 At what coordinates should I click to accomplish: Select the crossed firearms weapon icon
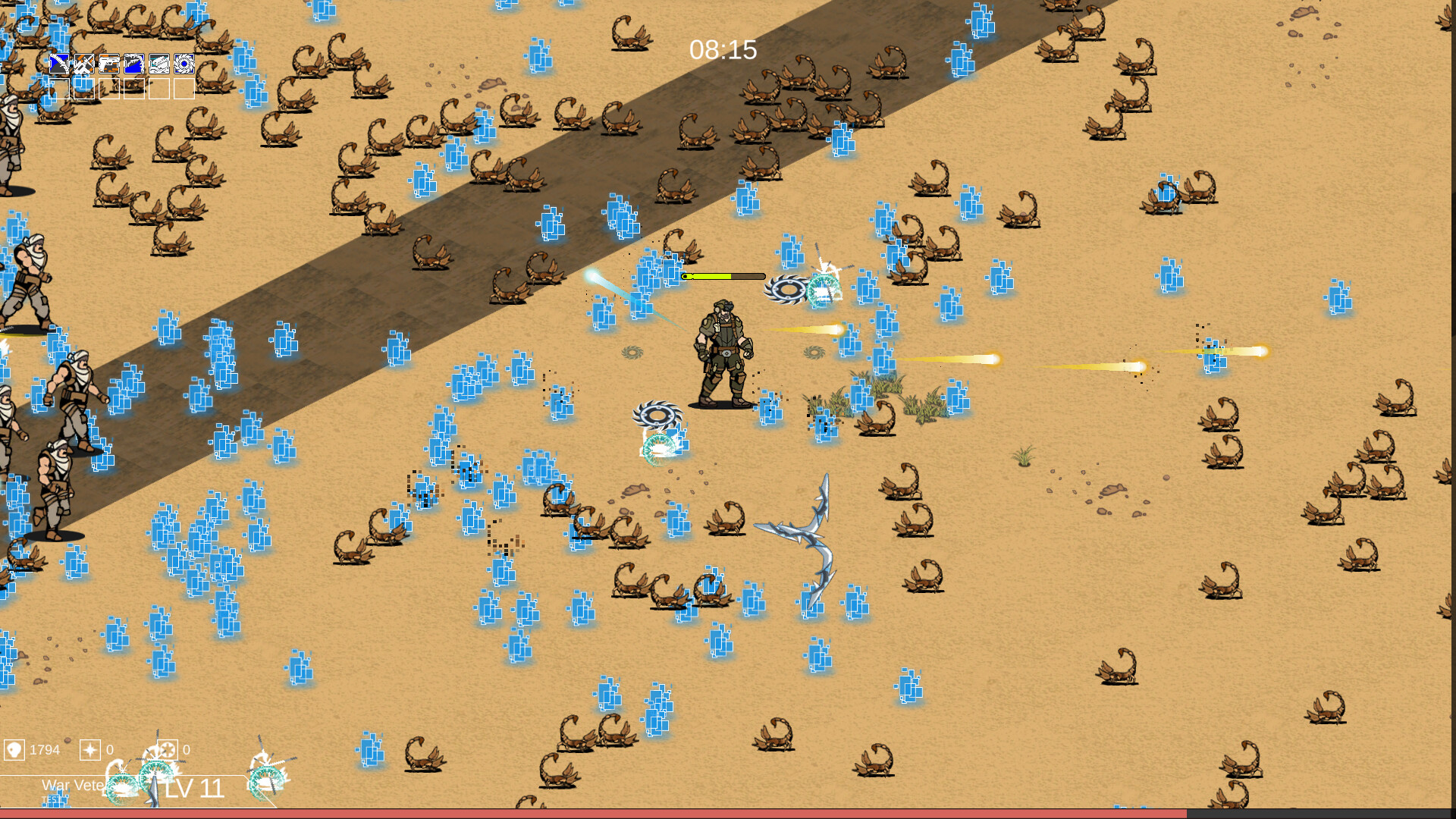point(83,64)
